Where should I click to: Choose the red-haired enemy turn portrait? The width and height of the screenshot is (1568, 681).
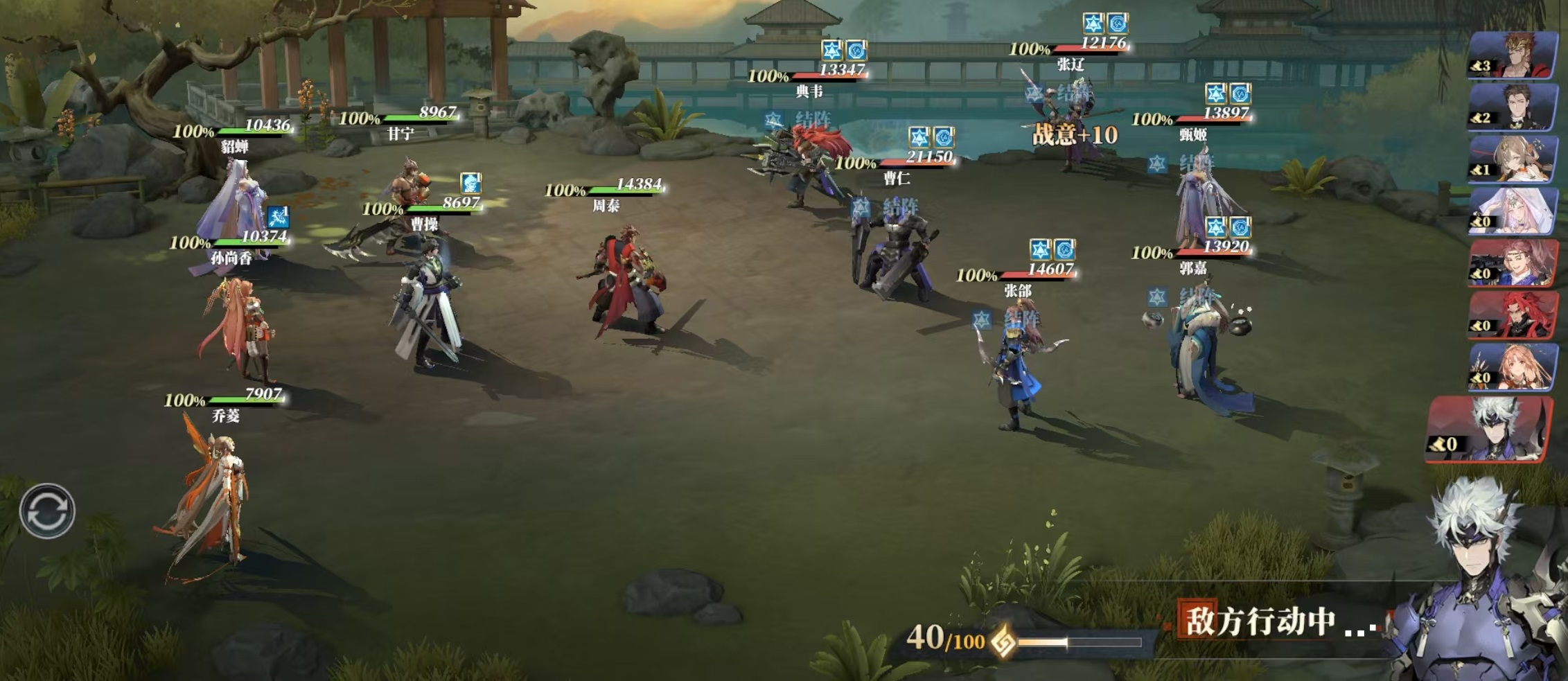click(1514, 315)
